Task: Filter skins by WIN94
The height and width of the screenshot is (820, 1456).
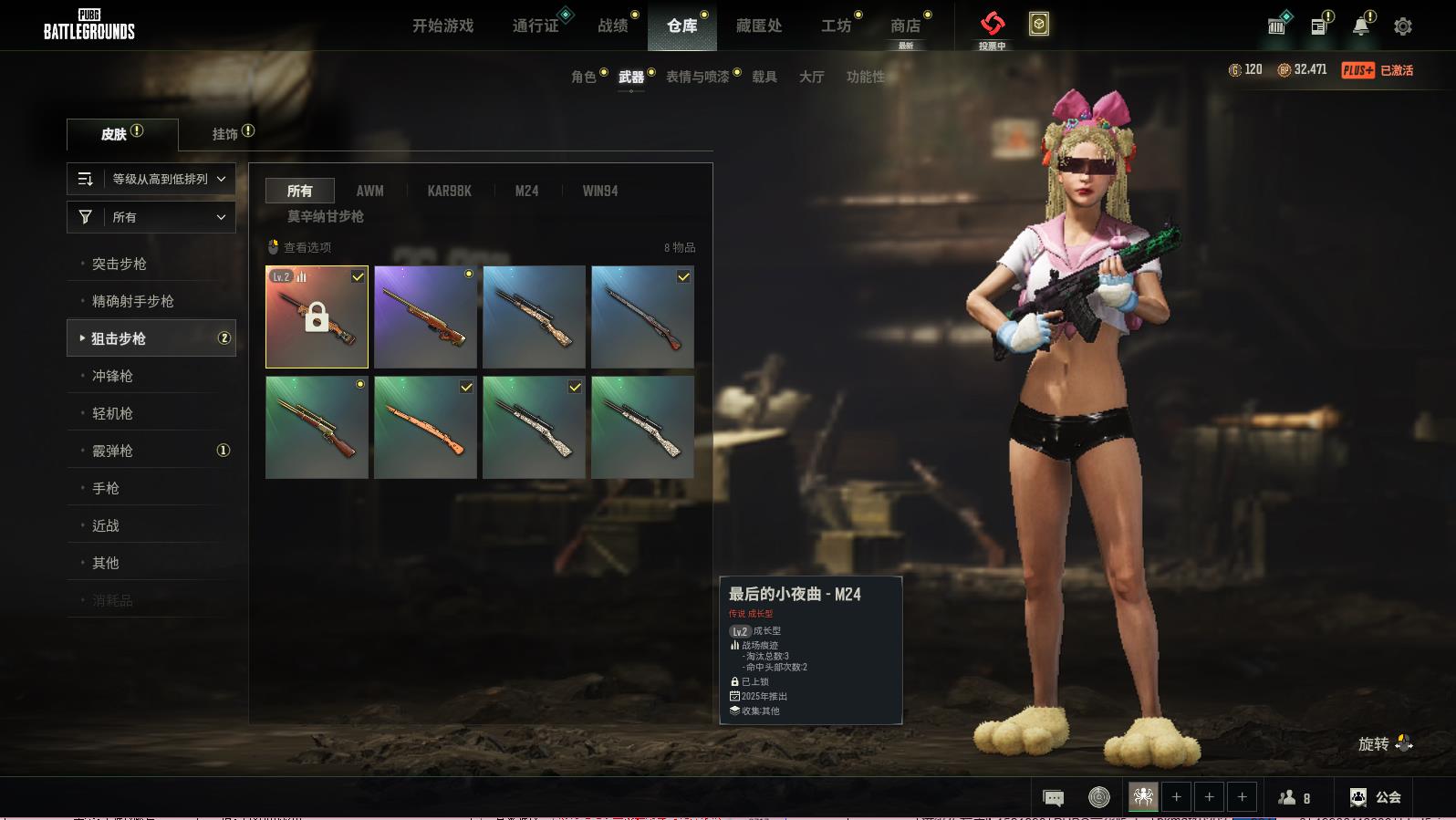Action: 600,191
